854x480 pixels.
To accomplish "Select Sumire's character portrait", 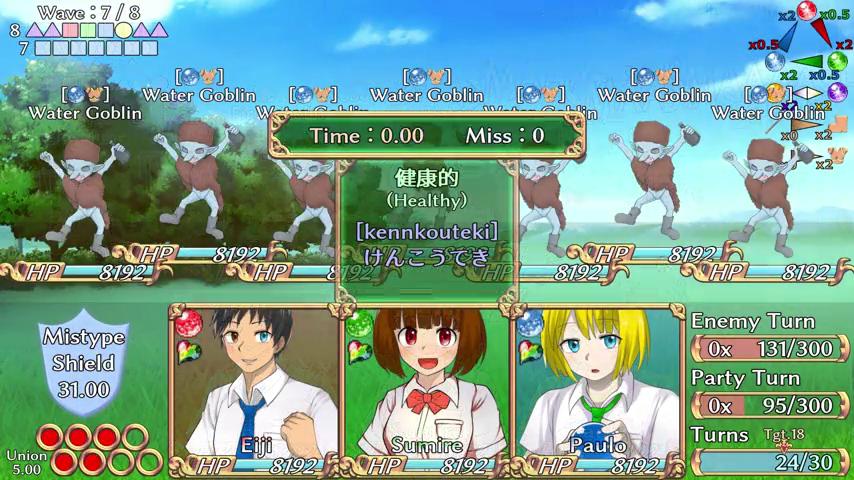I will point(427,385).
